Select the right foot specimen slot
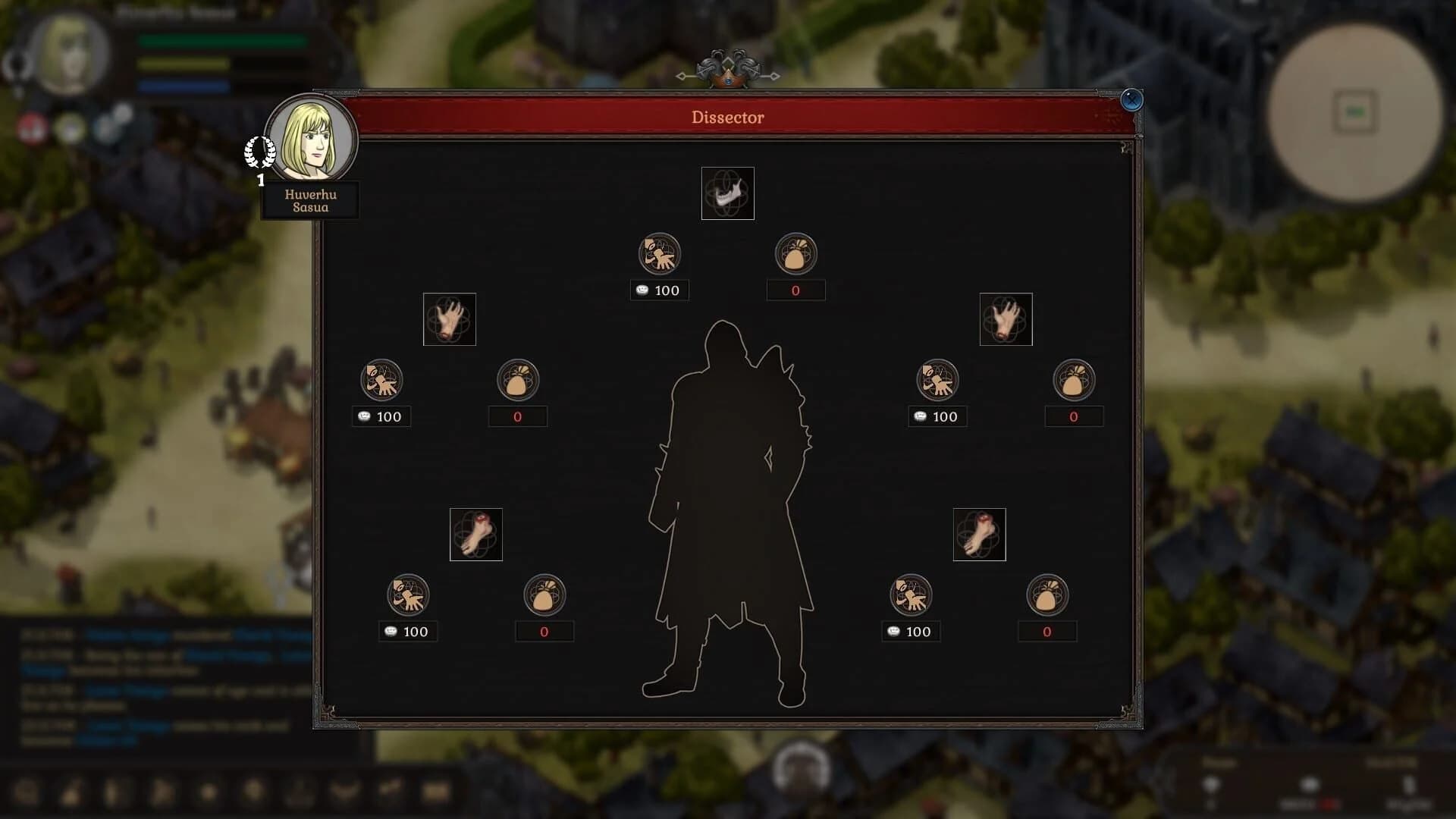Screen dimensions: 1456x819 pyautogui.click(x=979, y=535)
